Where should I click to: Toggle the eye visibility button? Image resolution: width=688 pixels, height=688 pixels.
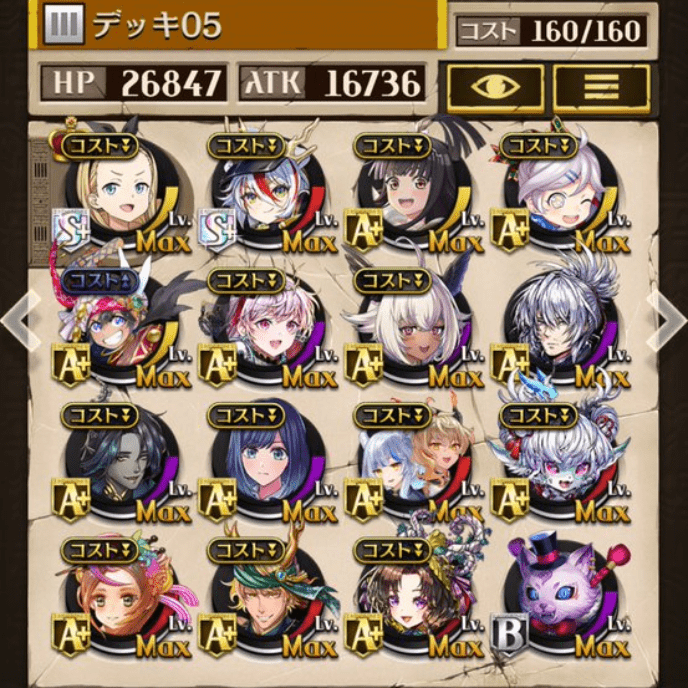coord(495,87)
